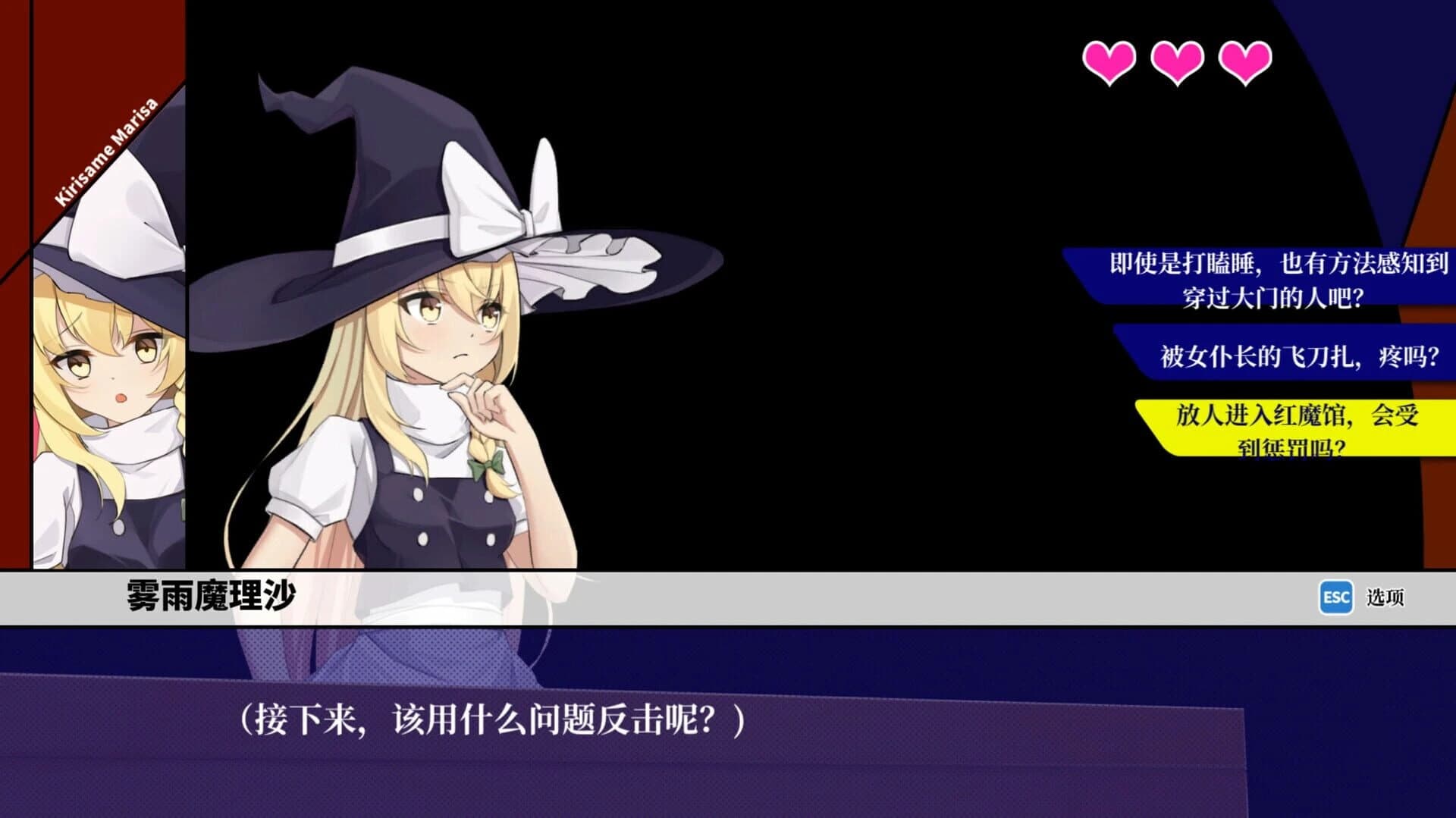Click Marisa's portrait in the left sidebar
This screenshot has width=1456, height=818.
point(106,364)
